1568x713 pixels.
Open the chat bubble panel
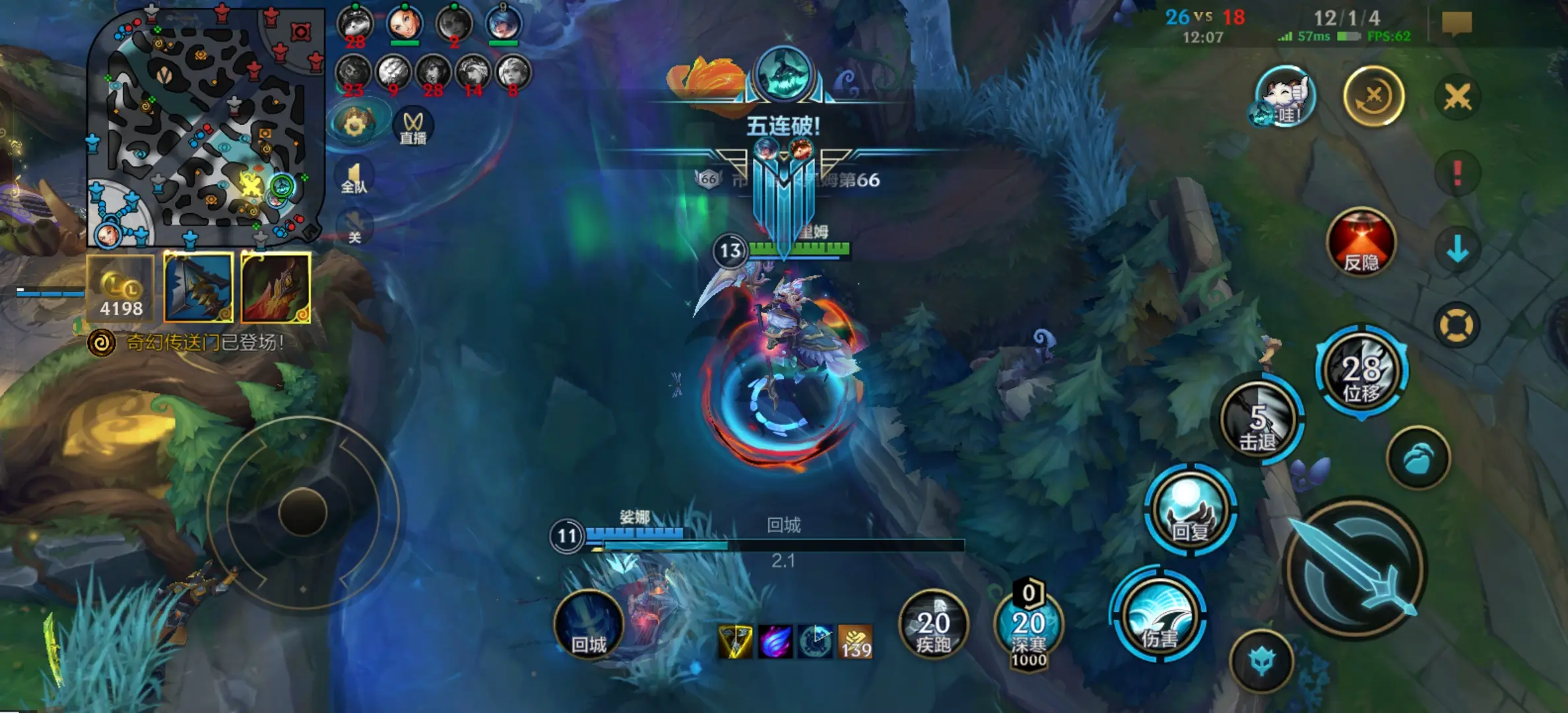[1456, 24]
